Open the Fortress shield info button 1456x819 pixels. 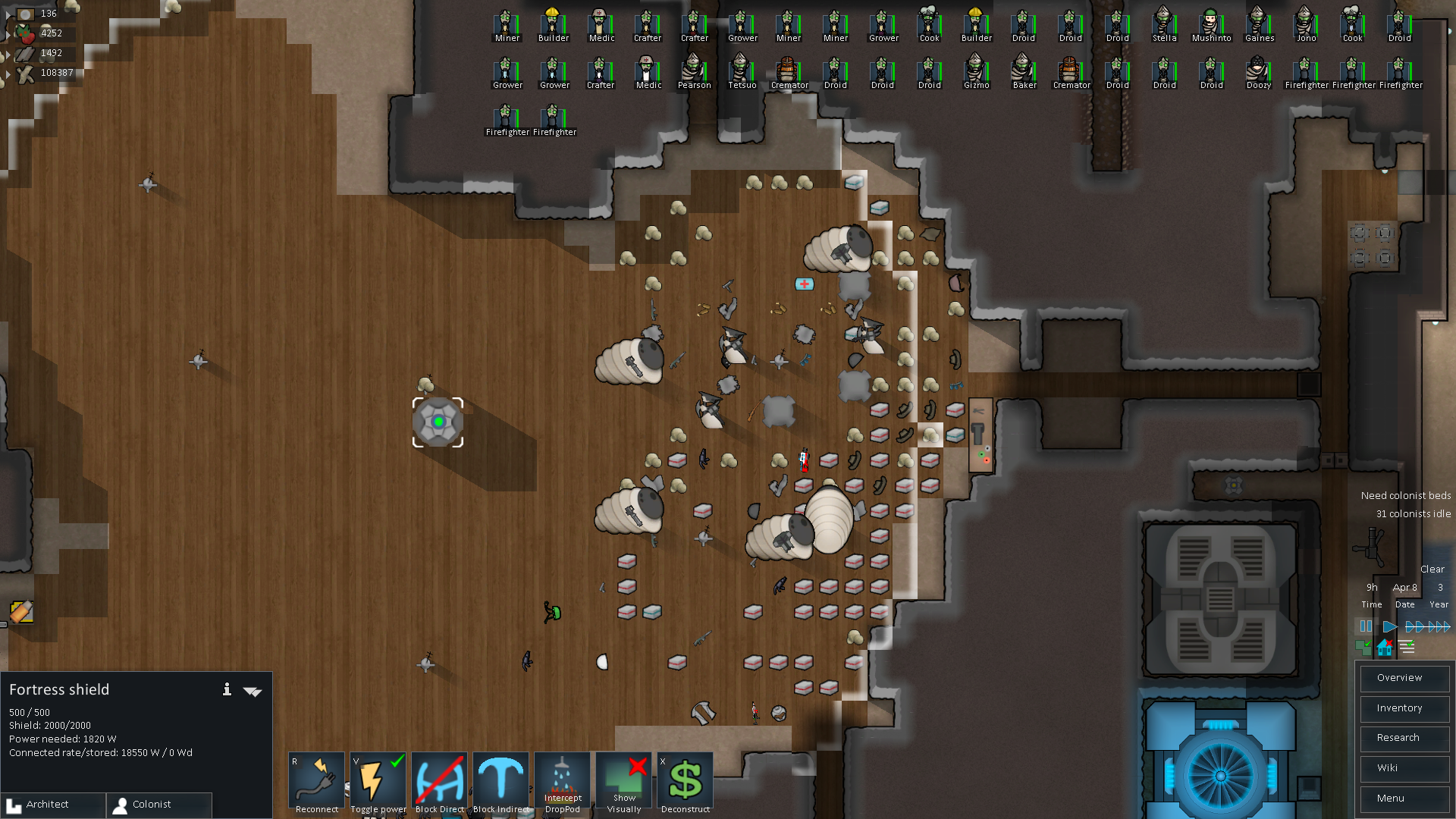coord(227,689)
